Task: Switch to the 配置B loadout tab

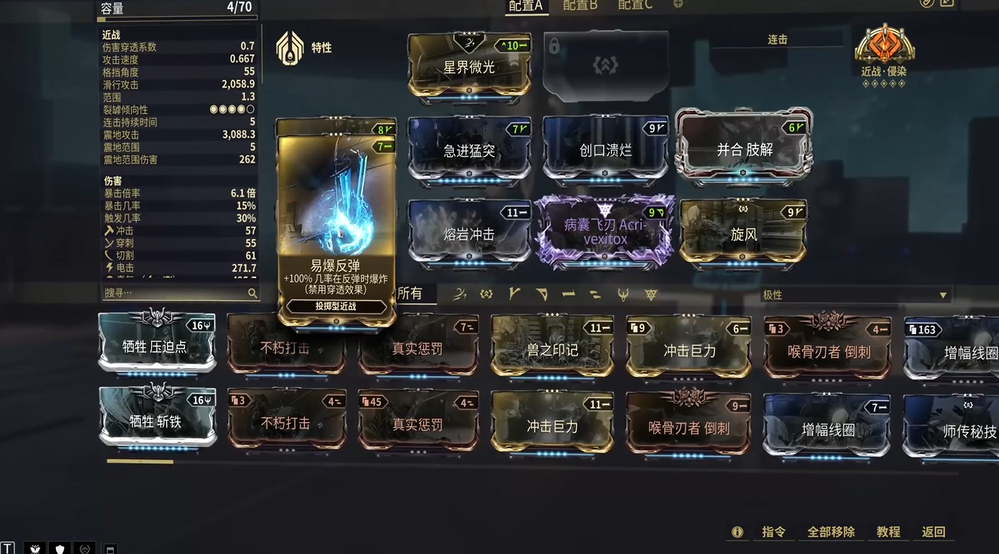Action: click(x=580, y=6)
